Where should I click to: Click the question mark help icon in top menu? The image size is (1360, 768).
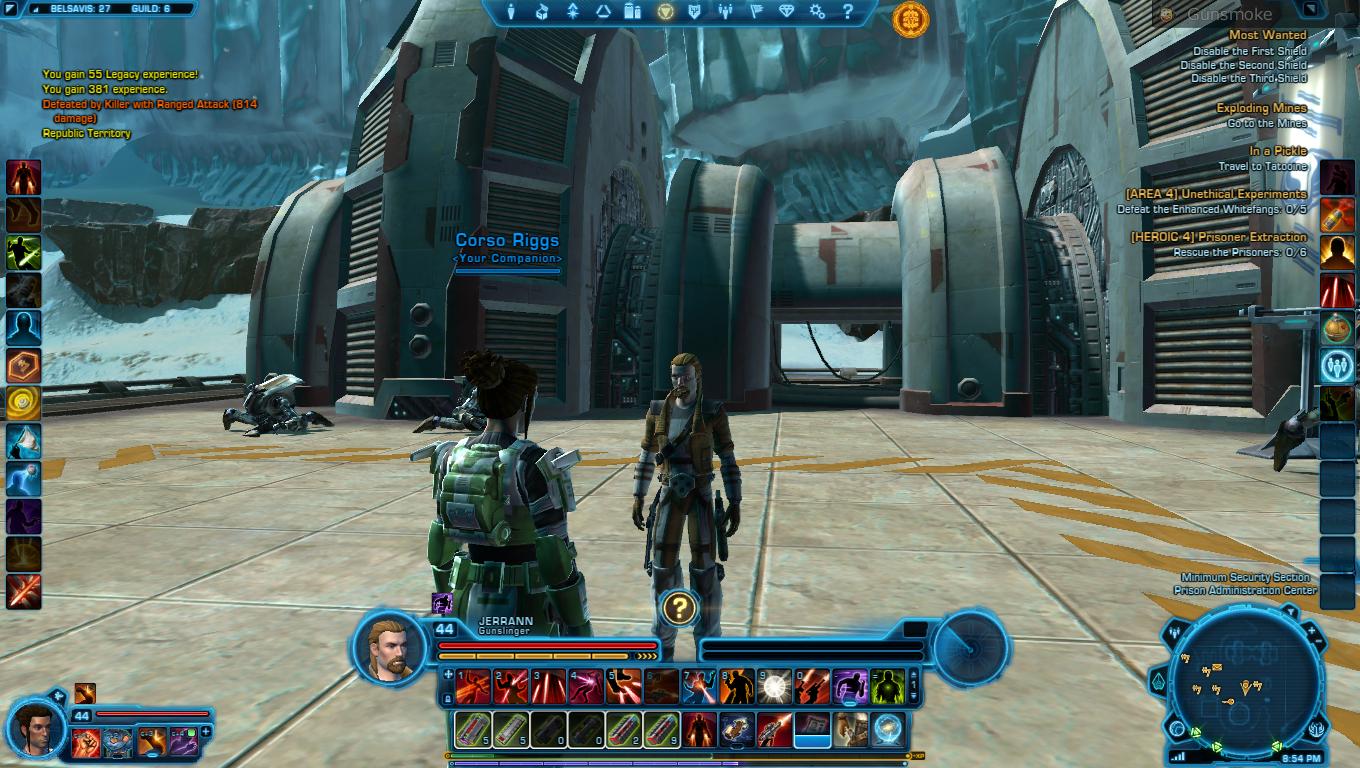click(x=848, y=12)
